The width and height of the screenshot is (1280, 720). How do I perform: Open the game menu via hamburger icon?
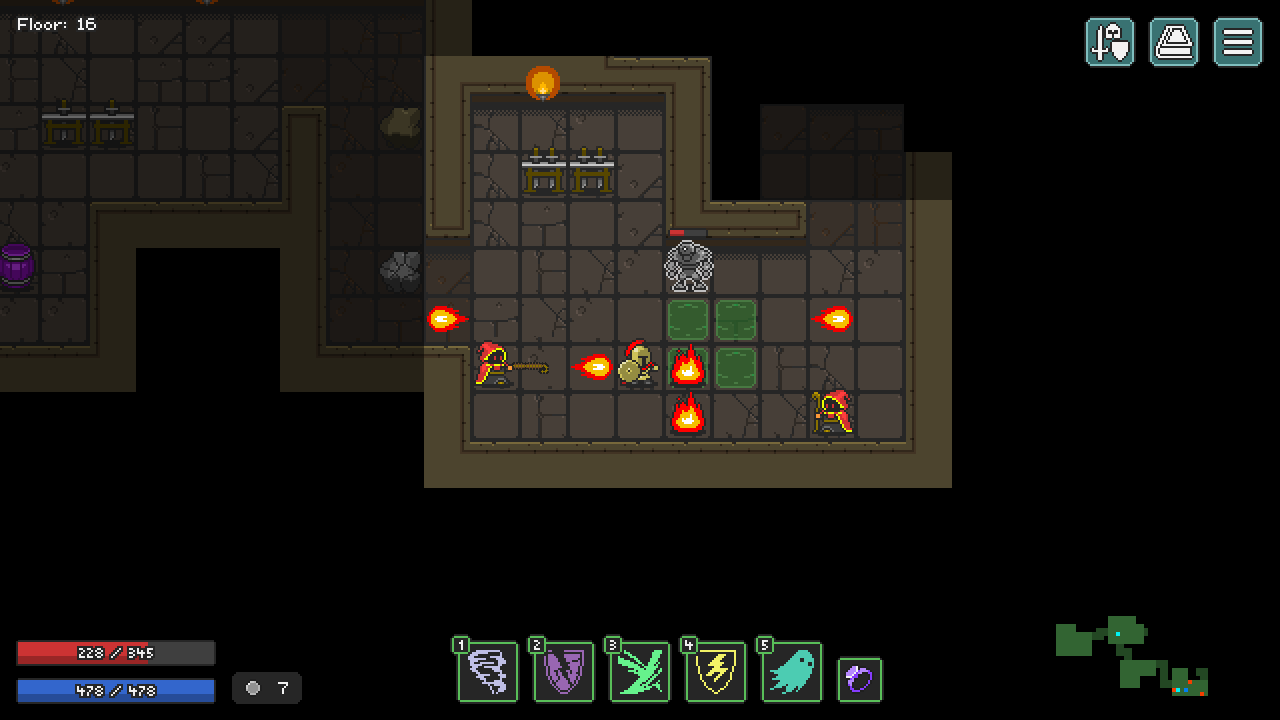point(1237,43)
